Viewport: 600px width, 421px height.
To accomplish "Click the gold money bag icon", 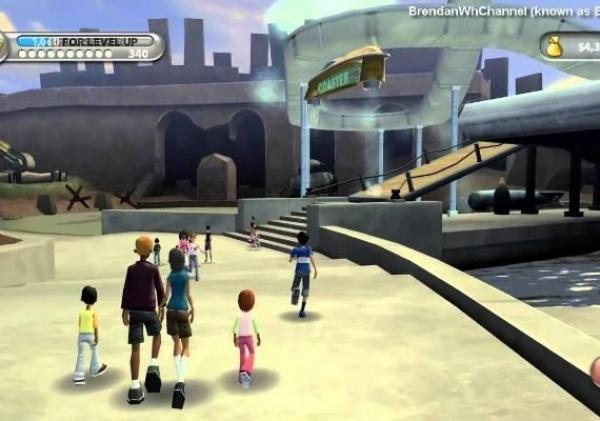I will (x=554, y=46).
